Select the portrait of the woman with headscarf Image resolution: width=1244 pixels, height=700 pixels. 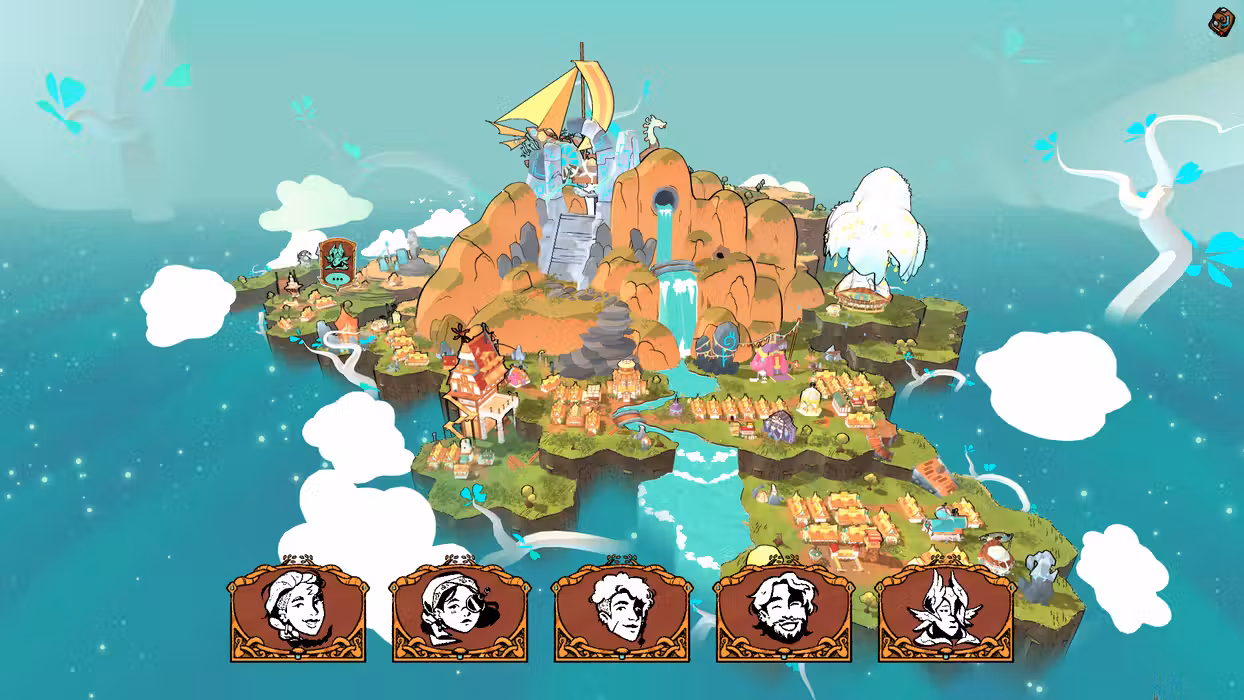(298, 610)
